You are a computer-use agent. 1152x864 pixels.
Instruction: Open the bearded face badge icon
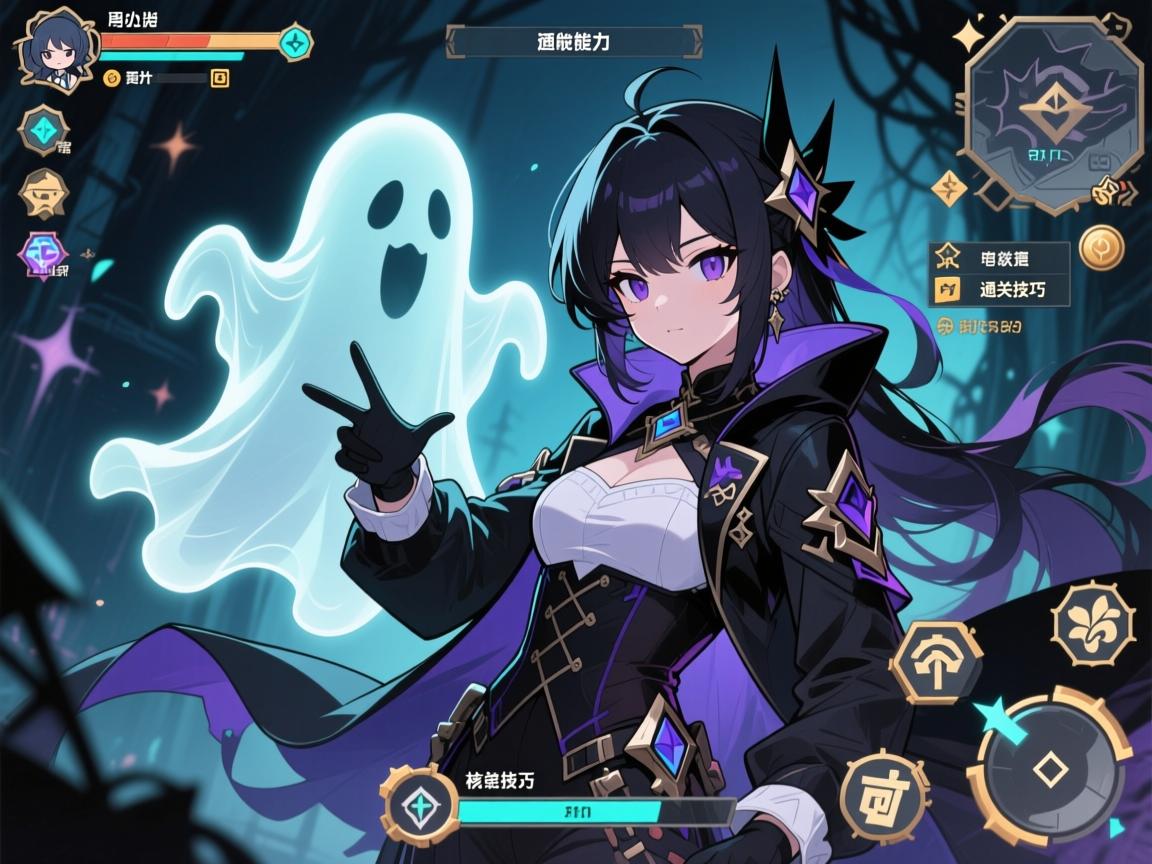[x=44, y=193]
